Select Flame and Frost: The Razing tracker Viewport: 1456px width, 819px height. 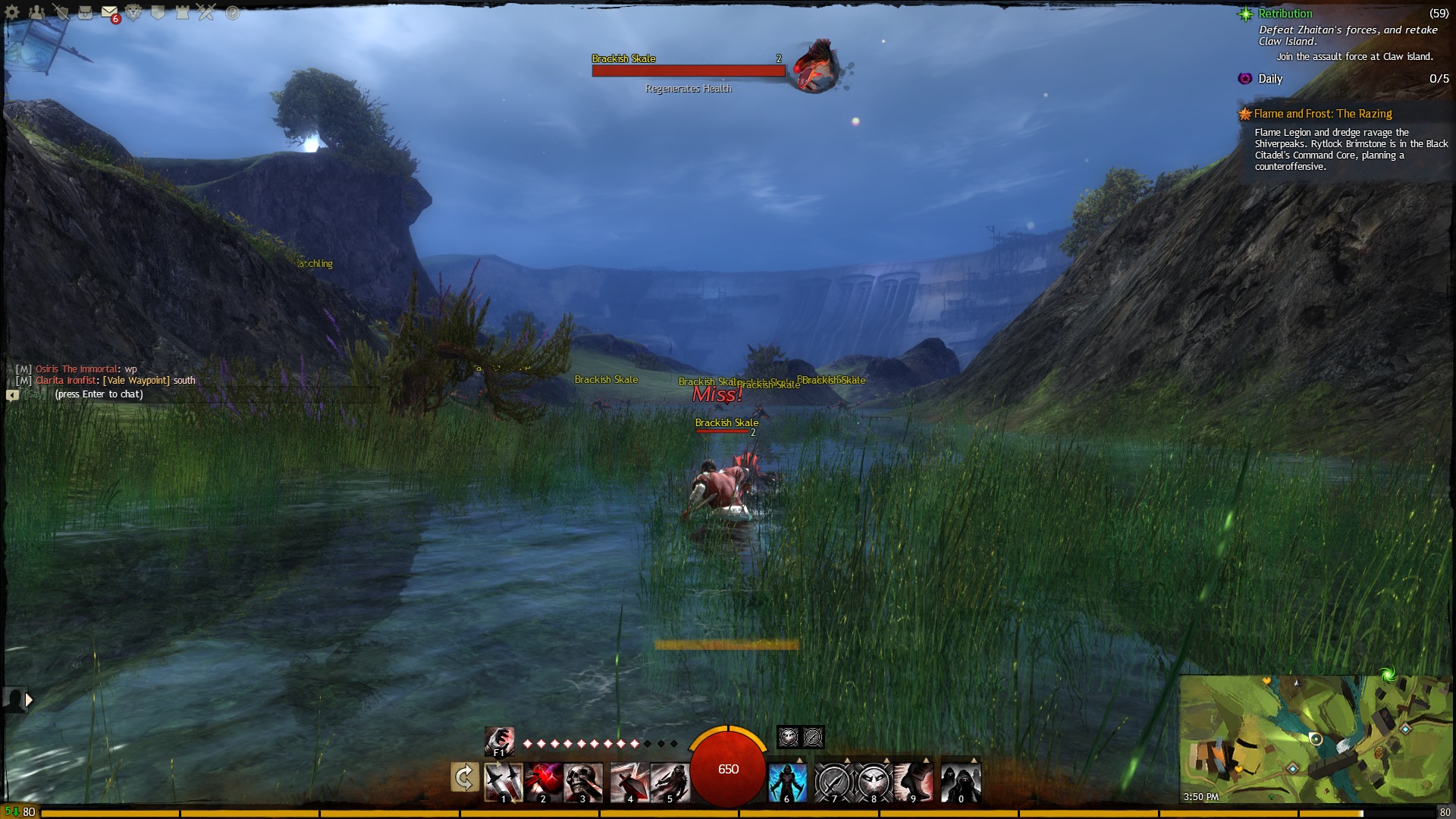click(x=1323, y=114)
